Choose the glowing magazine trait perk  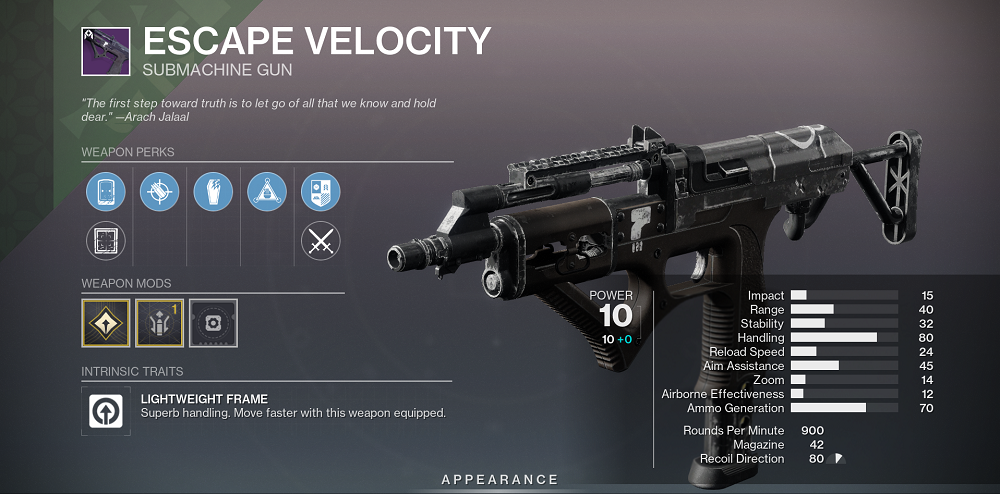coord(213,192)
